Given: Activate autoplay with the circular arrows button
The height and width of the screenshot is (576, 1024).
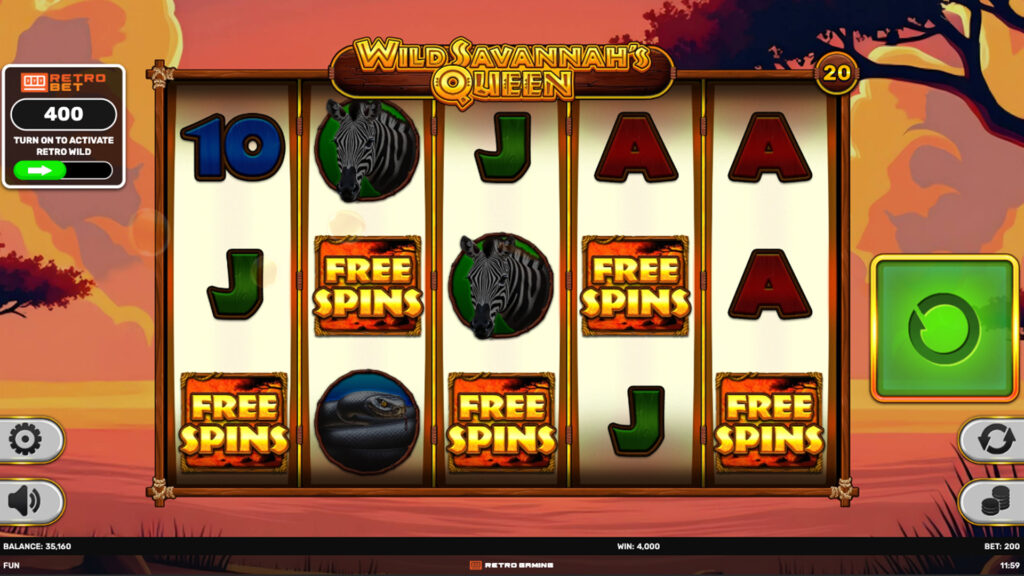Looking at the screenshot, I should click(994, 440).
